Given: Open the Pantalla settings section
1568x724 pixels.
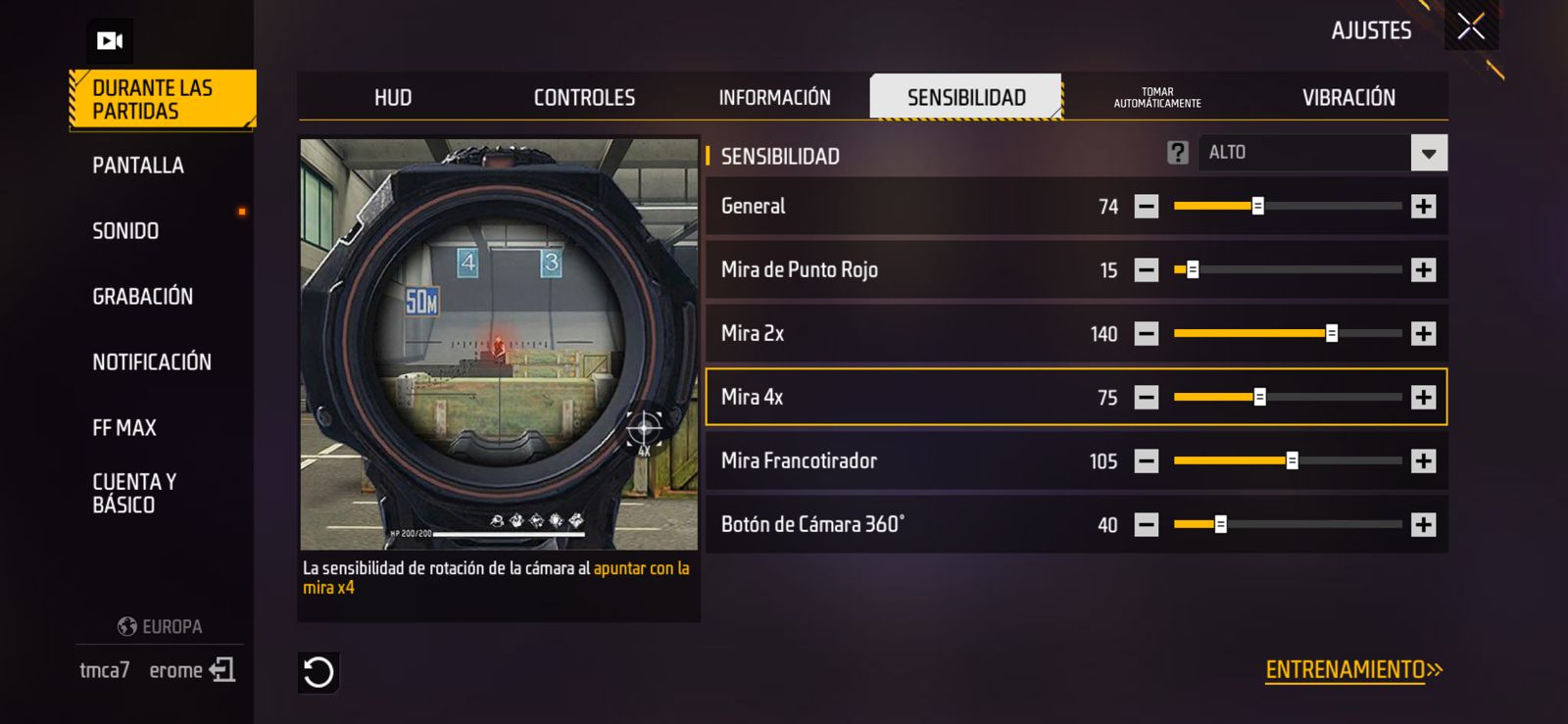Looking at the screenshot, I should [138, 166].
